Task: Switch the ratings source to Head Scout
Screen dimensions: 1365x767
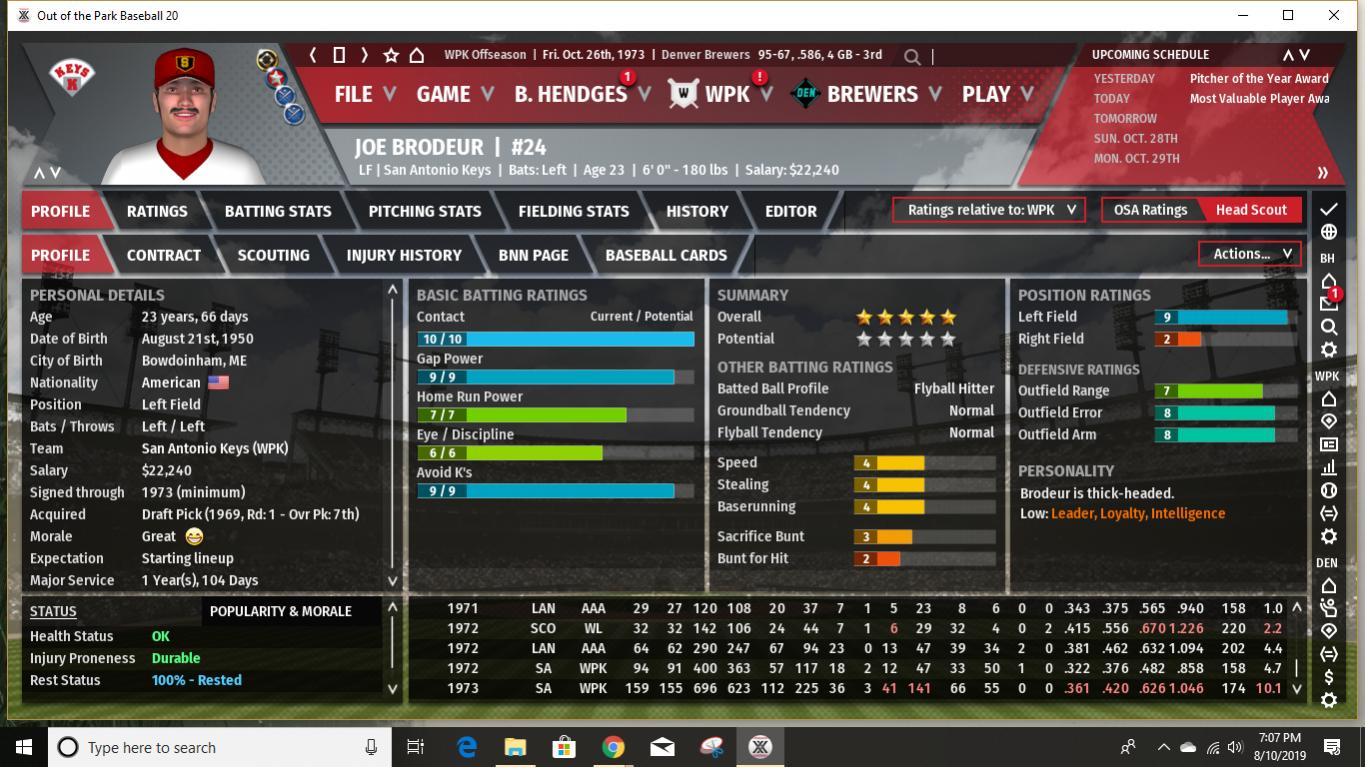Action: pyautogui.click(x=1251, y=210)
